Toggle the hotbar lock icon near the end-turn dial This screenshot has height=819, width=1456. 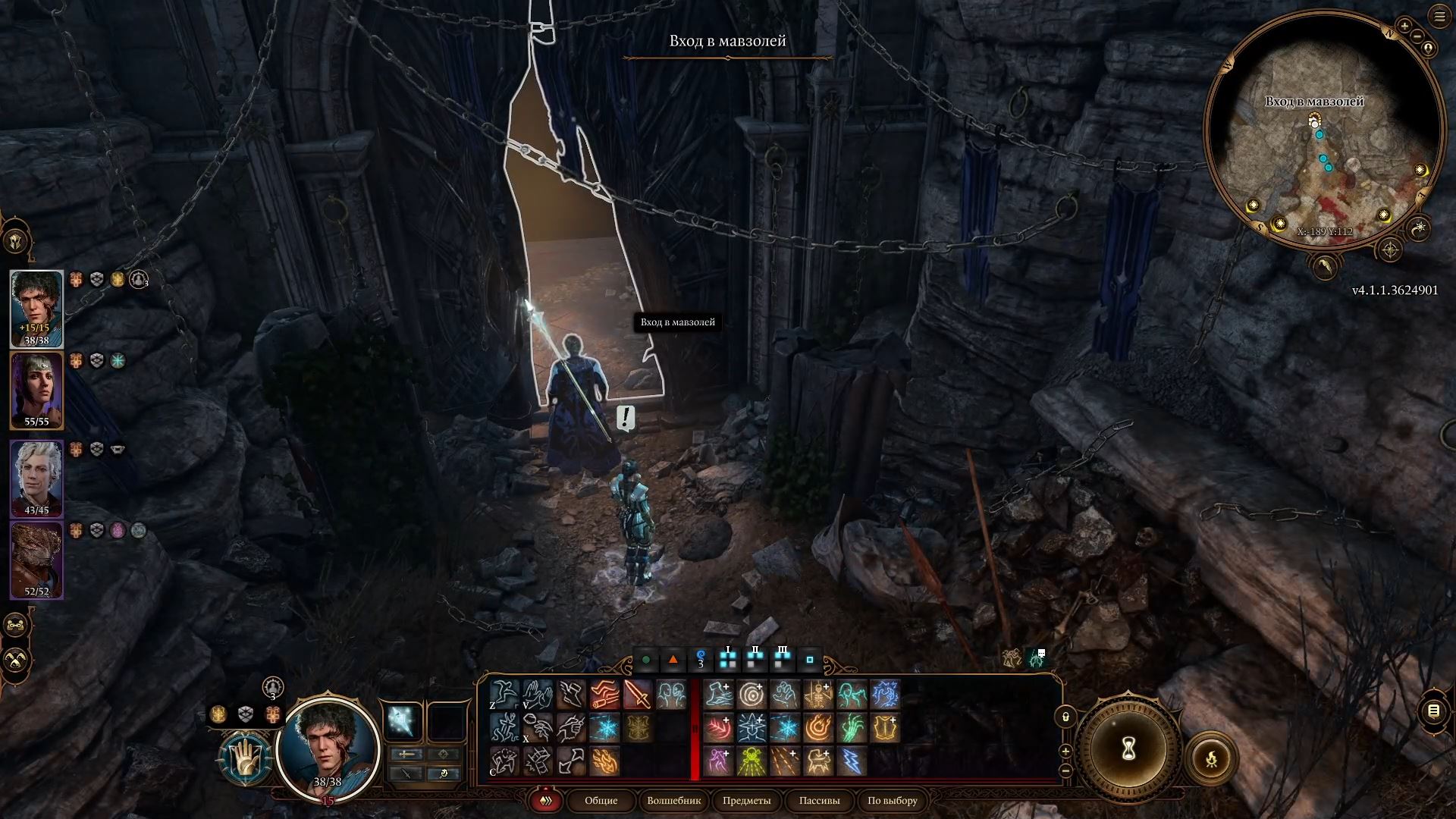click(x=1065, y=717)
